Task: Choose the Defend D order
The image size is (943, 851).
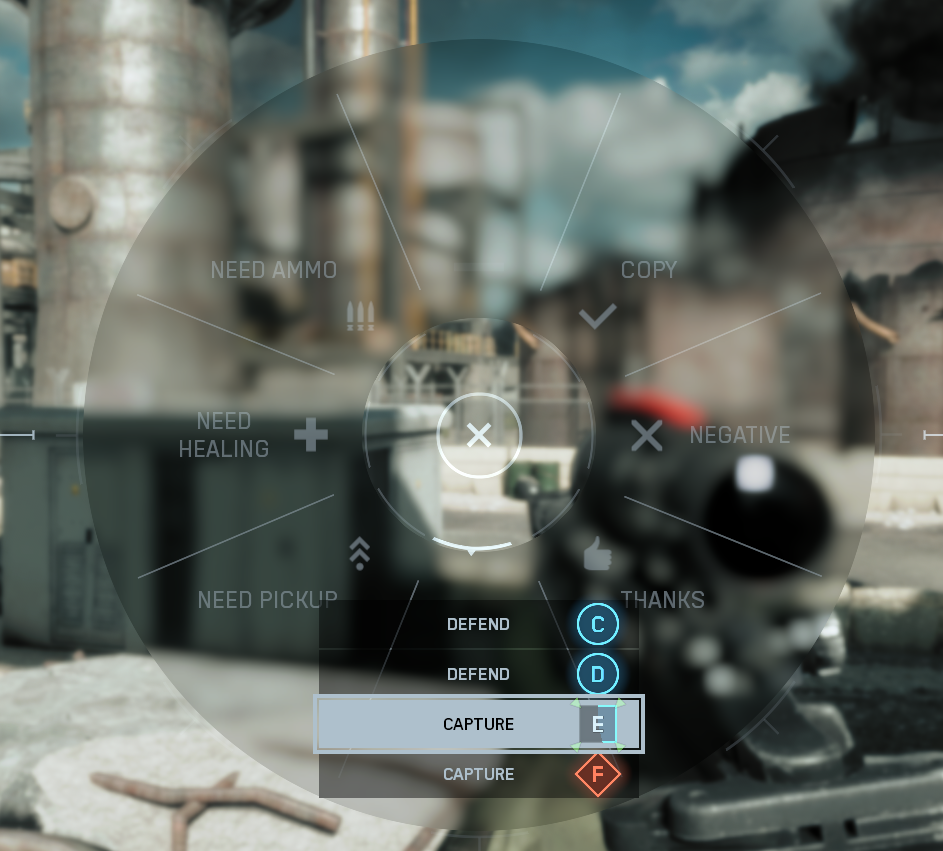Action: click(478, 675)
